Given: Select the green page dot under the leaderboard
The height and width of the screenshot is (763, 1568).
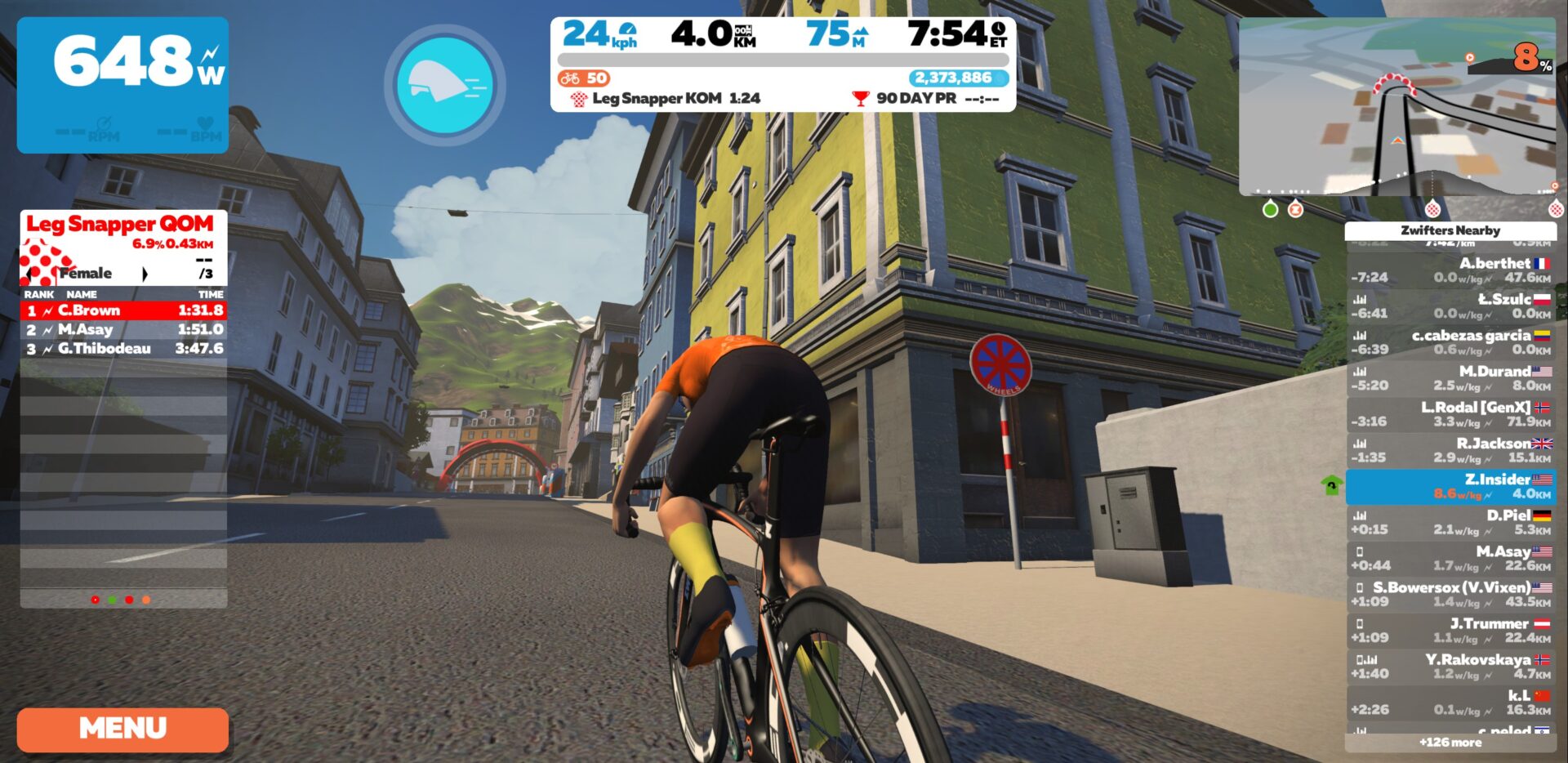Looking at the screenshot, I should pyautogui.click(x=112, y=600).
